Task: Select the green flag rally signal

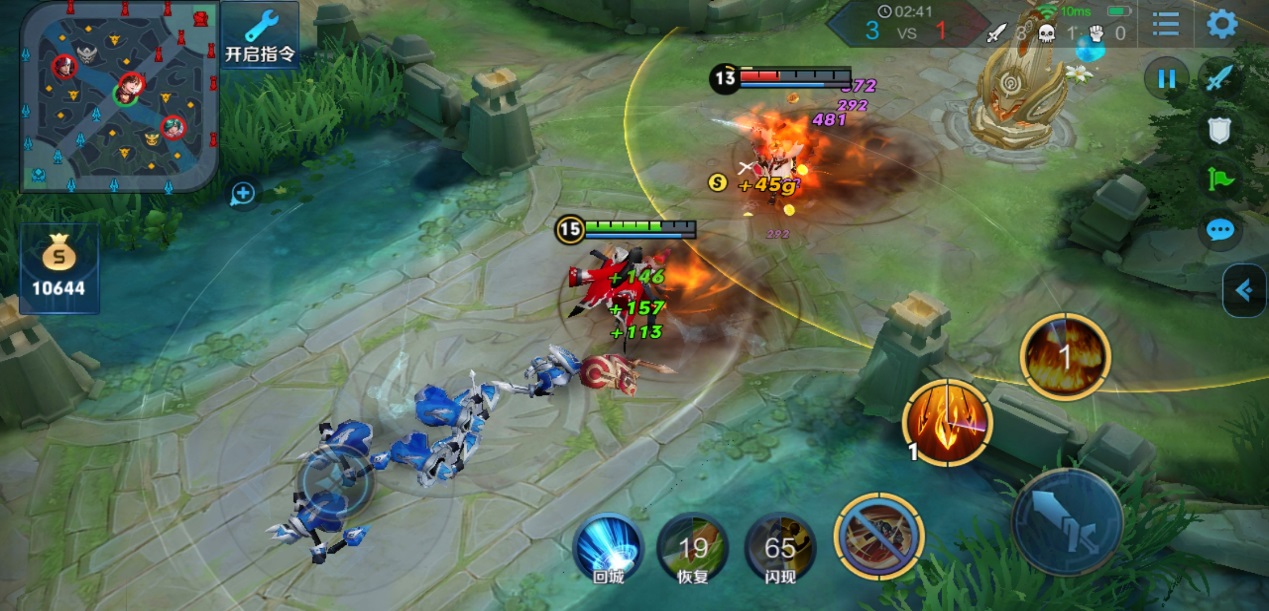Action: [x=1220, y=180]
